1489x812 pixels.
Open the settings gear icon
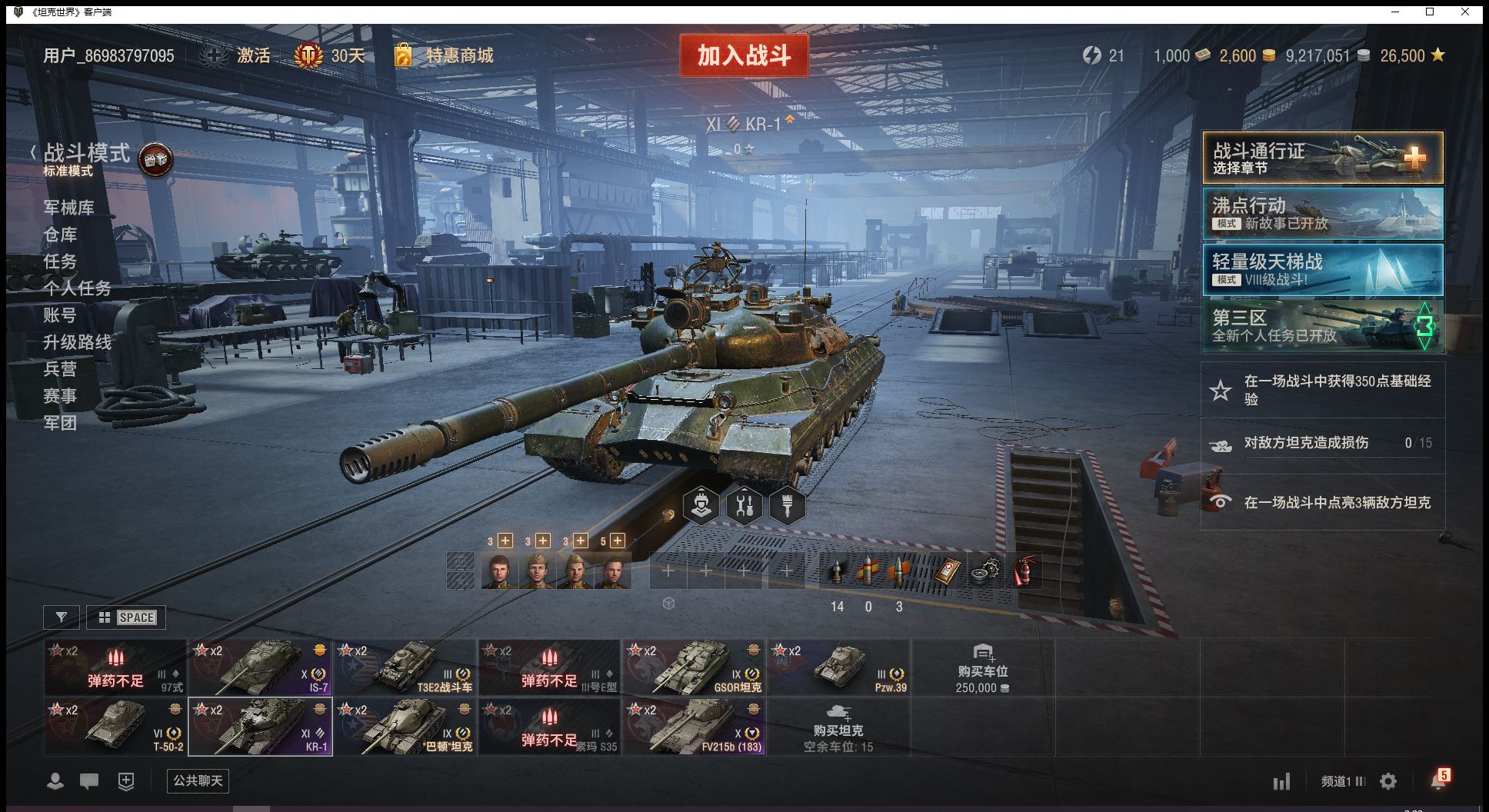coord(1388,782)
